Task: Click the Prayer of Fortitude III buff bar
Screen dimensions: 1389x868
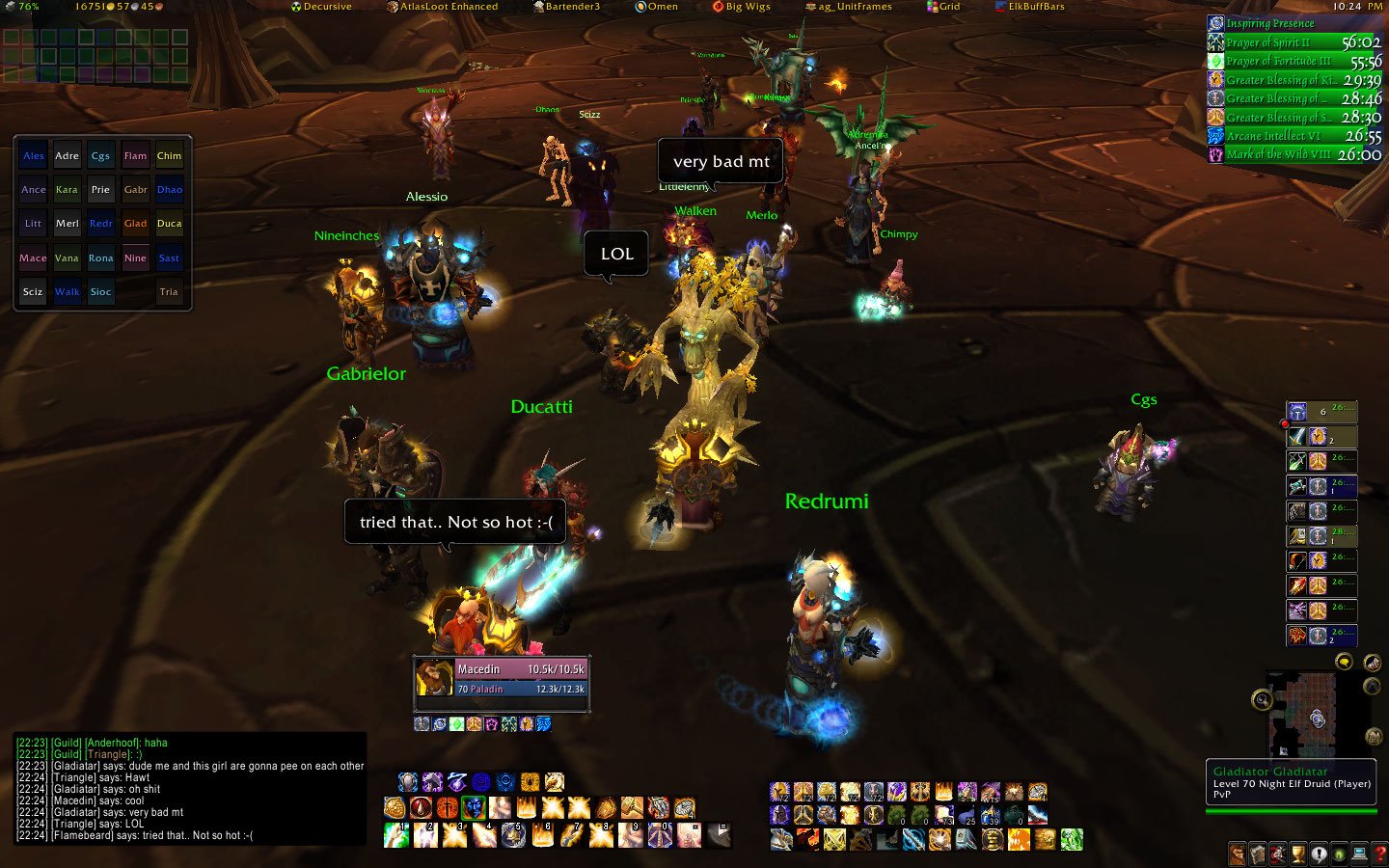Action: coord(1294,61)
